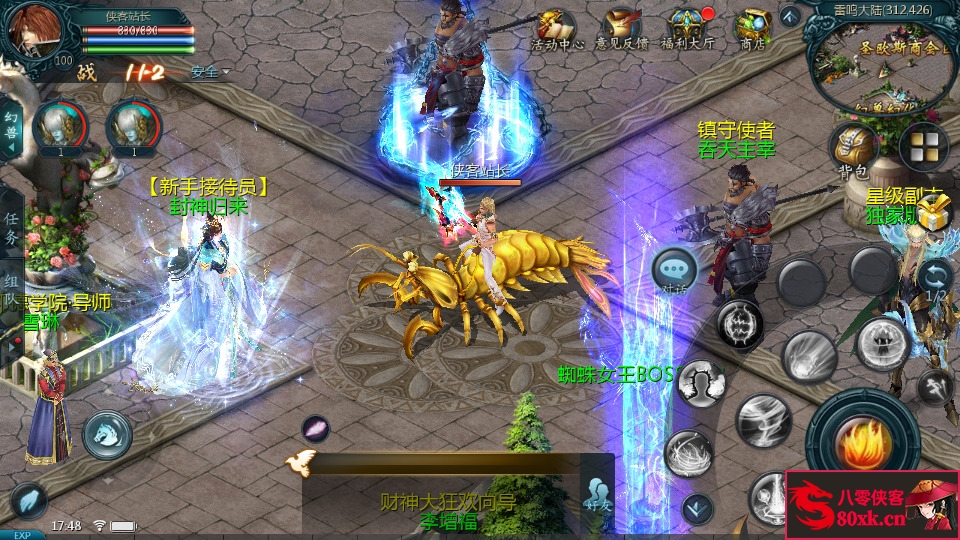Open the four-square grid menu button
Image resolution: width=960 pixels, height=540 pixels.
922,148
